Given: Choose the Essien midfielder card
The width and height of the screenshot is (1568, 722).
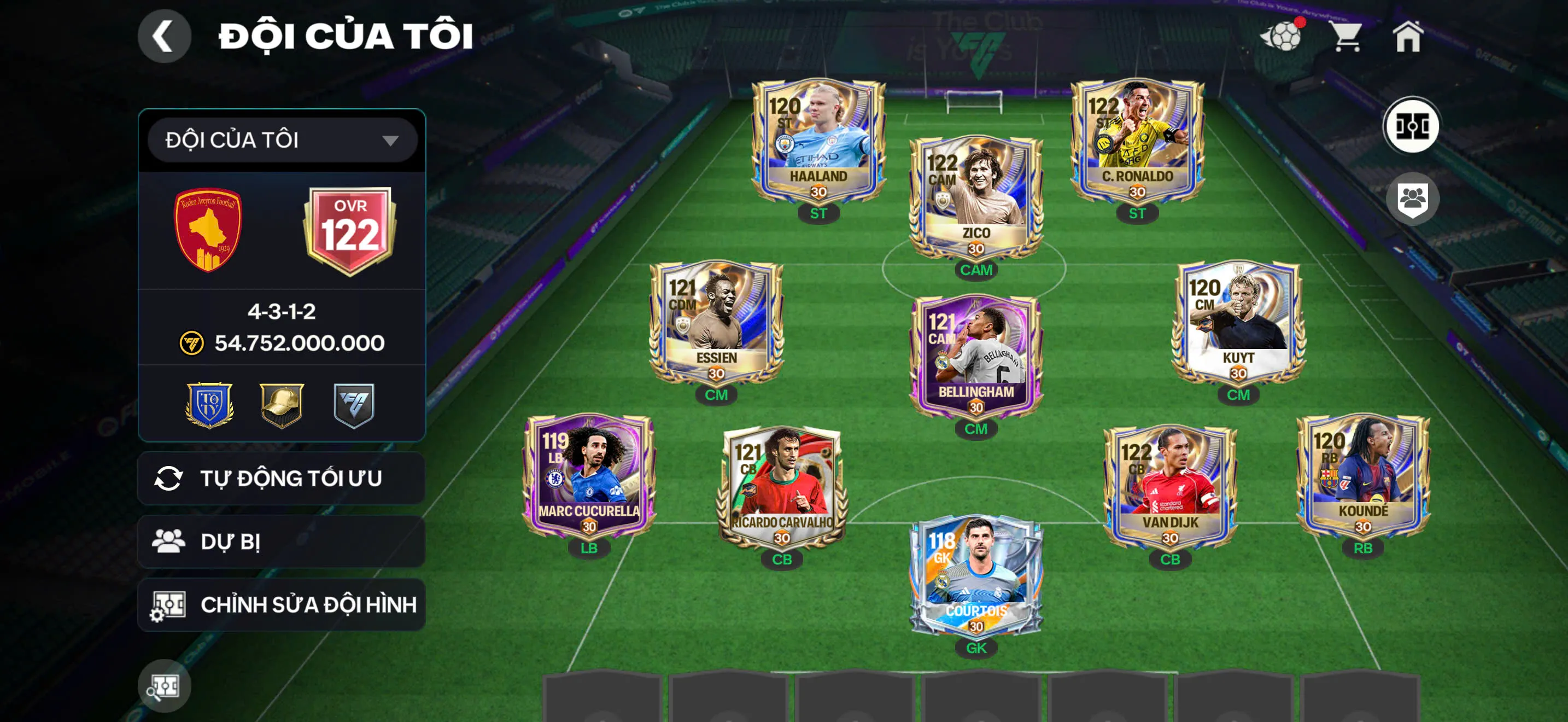Looking at the screenshot, I should pos(716,323).
